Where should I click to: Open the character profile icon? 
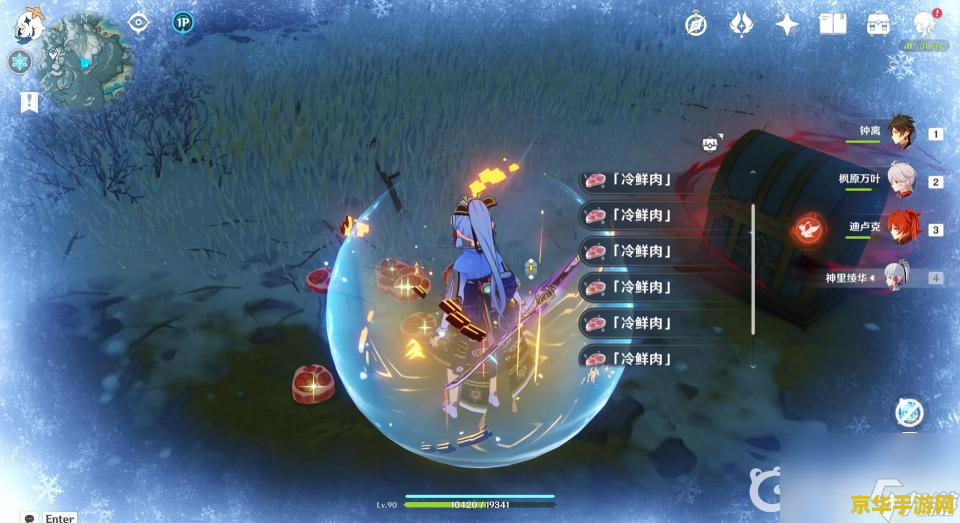[924, 24]
